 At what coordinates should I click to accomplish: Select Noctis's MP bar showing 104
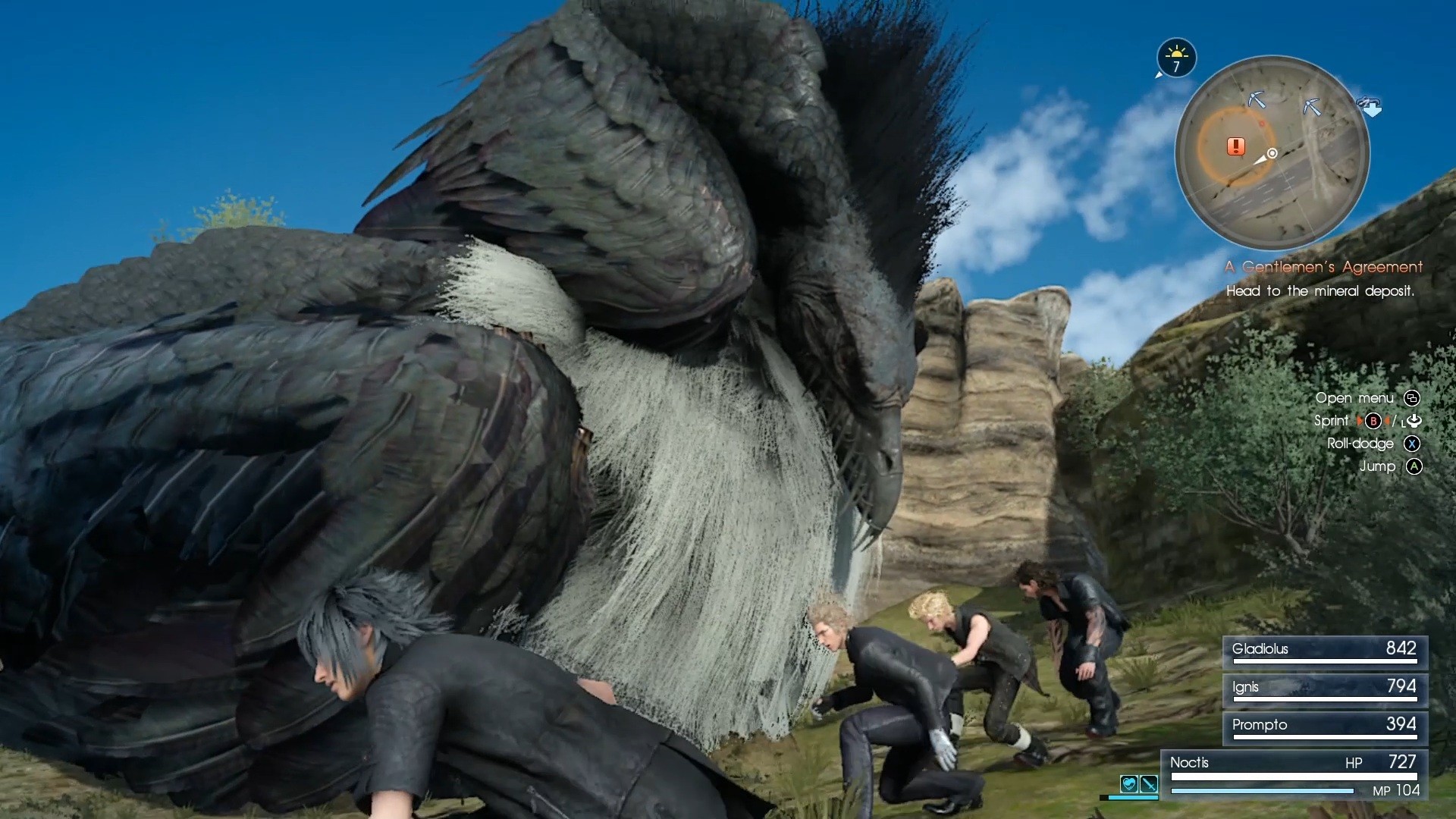click(1263, 790)
